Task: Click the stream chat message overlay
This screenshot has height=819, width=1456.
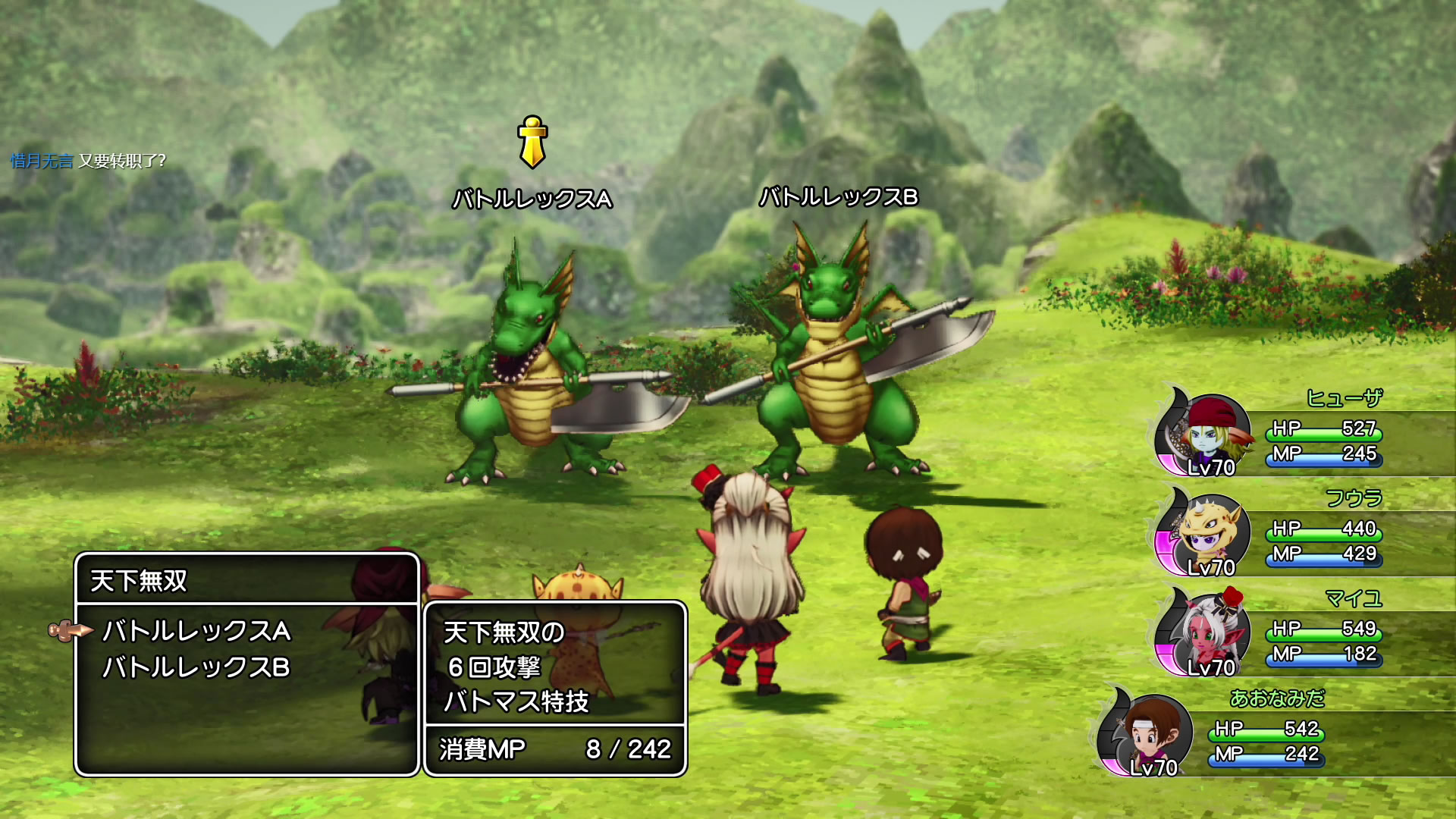Action: tap(88, 161)
